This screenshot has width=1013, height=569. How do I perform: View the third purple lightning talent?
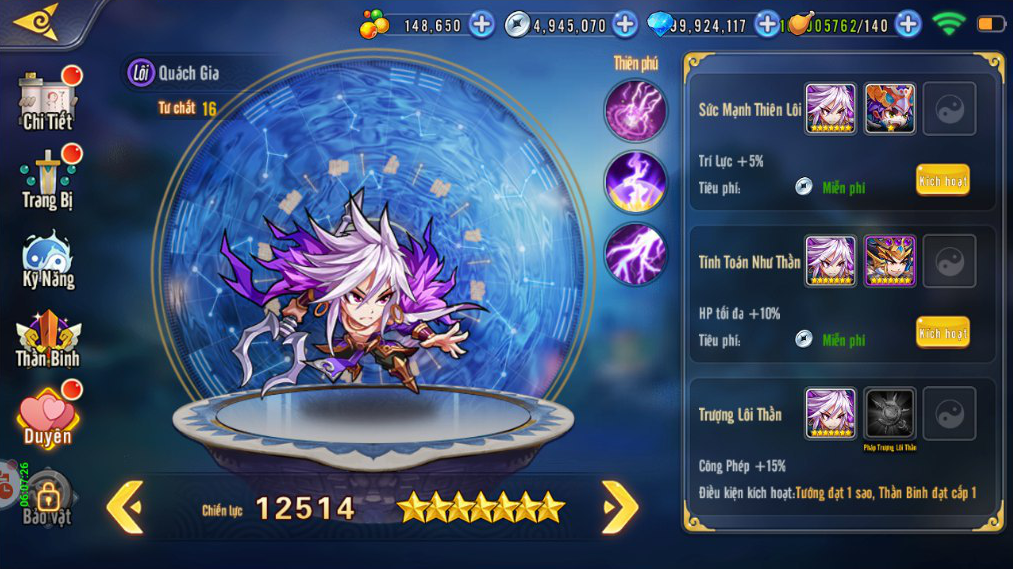click(635, 254)
